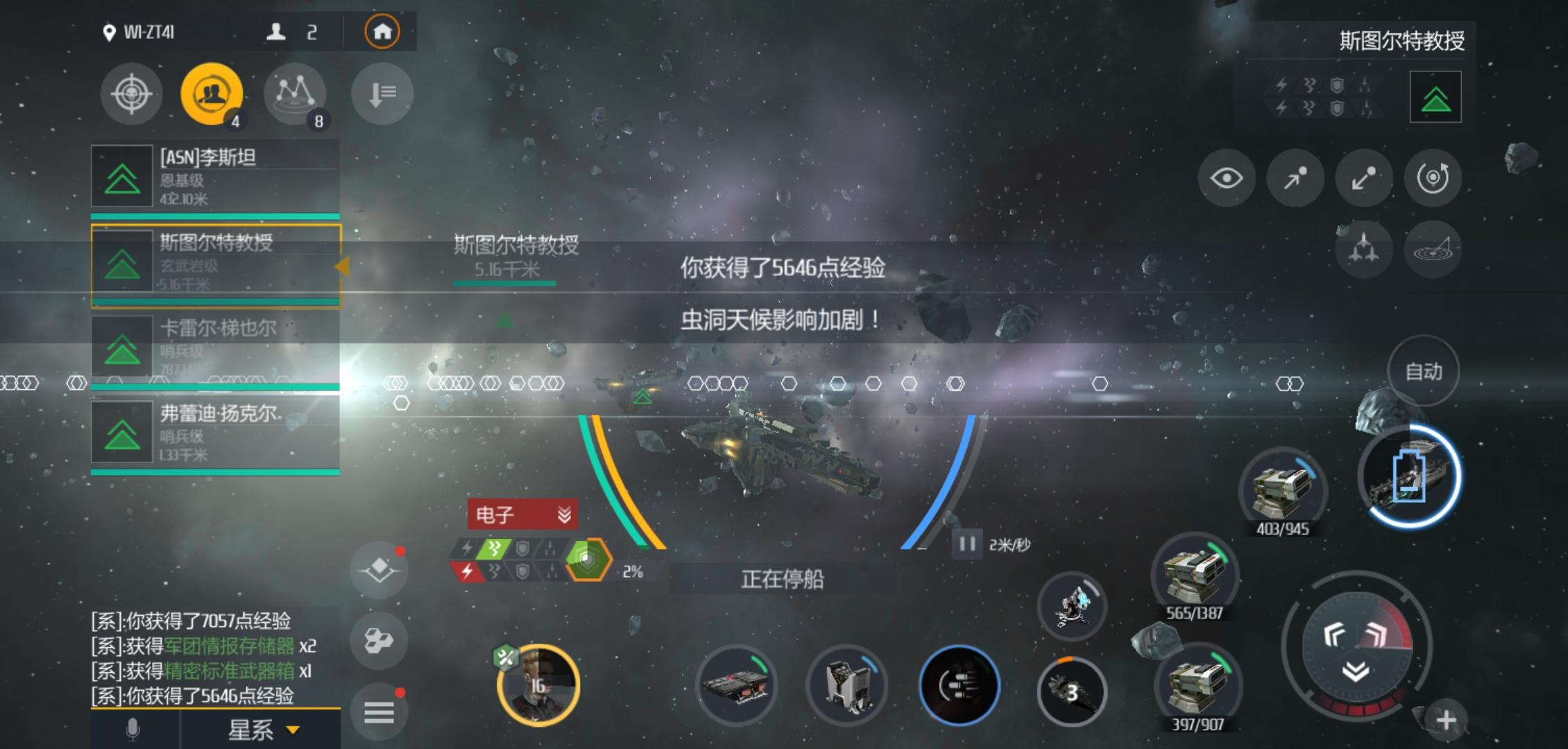Activate the orbit target icon on the right

coord(1433,178)
